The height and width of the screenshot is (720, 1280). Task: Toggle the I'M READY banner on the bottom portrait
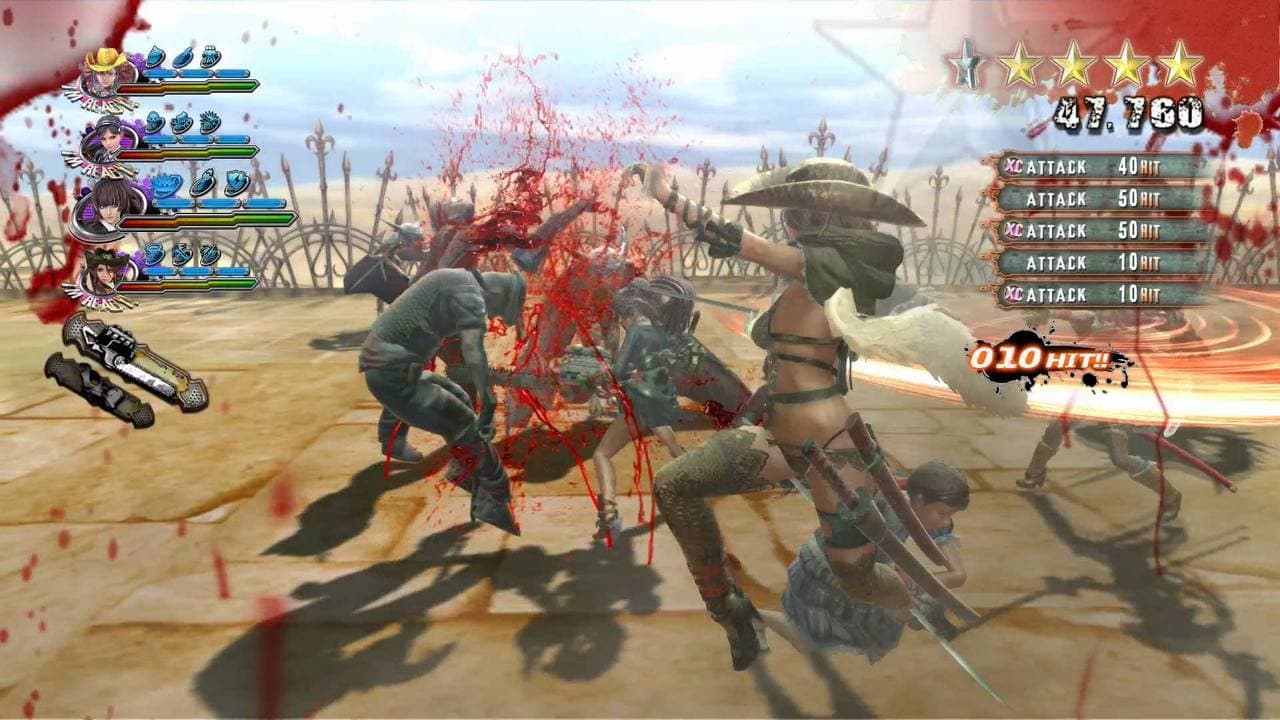coord(98,298)
